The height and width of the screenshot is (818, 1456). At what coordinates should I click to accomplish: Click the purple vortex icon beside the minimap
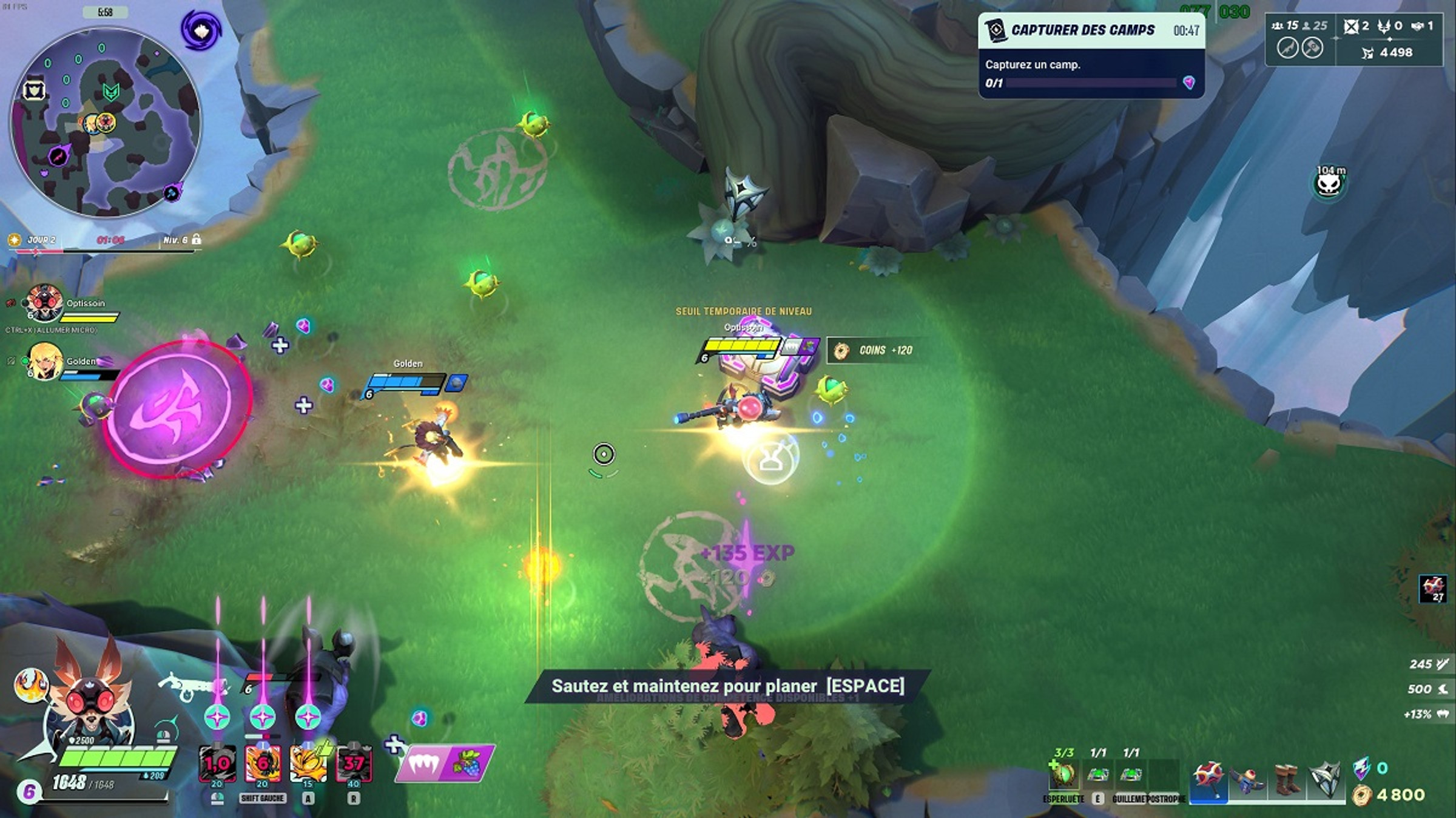(200, 29)
